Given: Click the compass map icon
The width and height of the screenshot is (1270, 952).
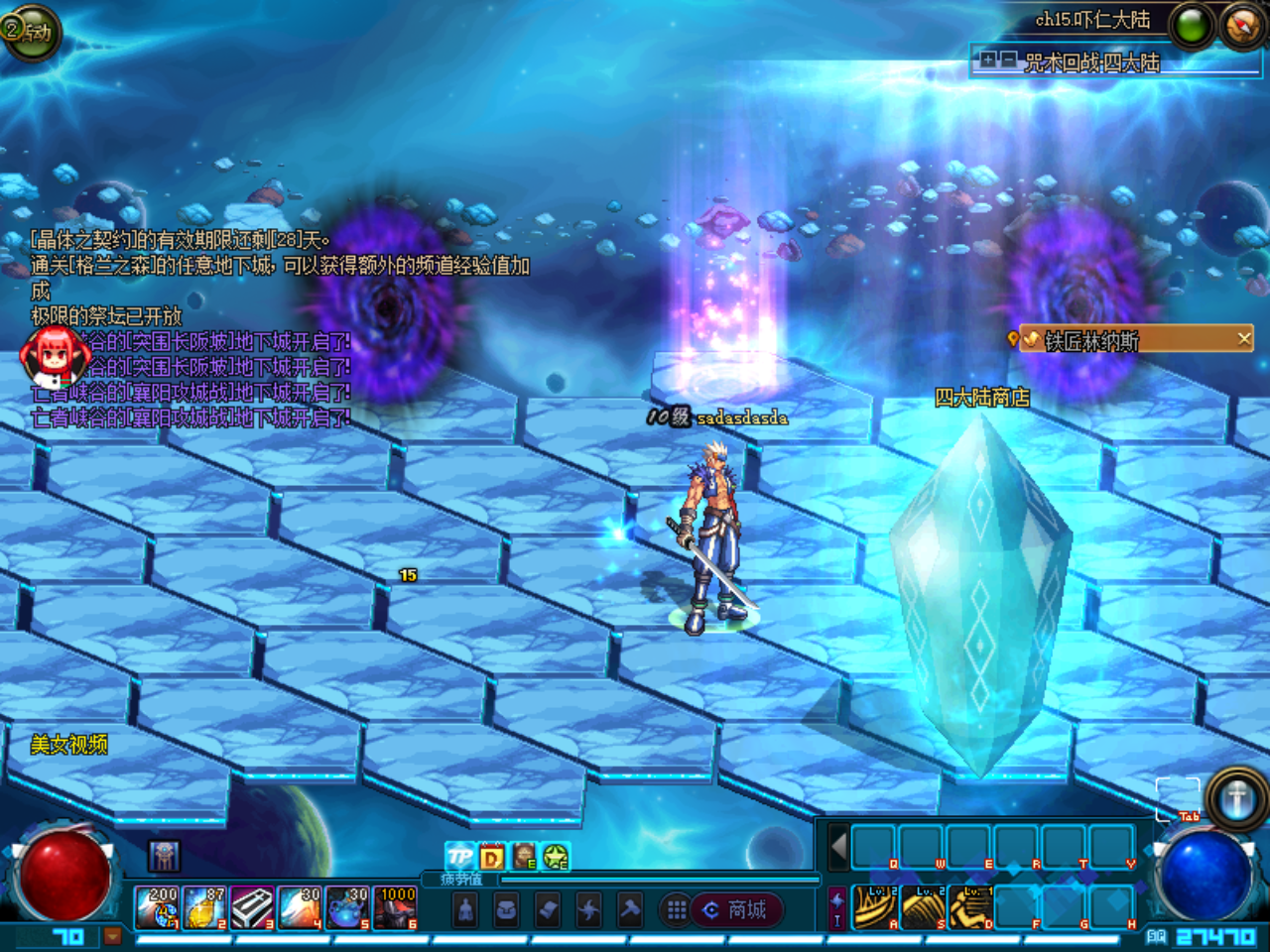Looking at the screenshot, I should (x=1242, y=26).
